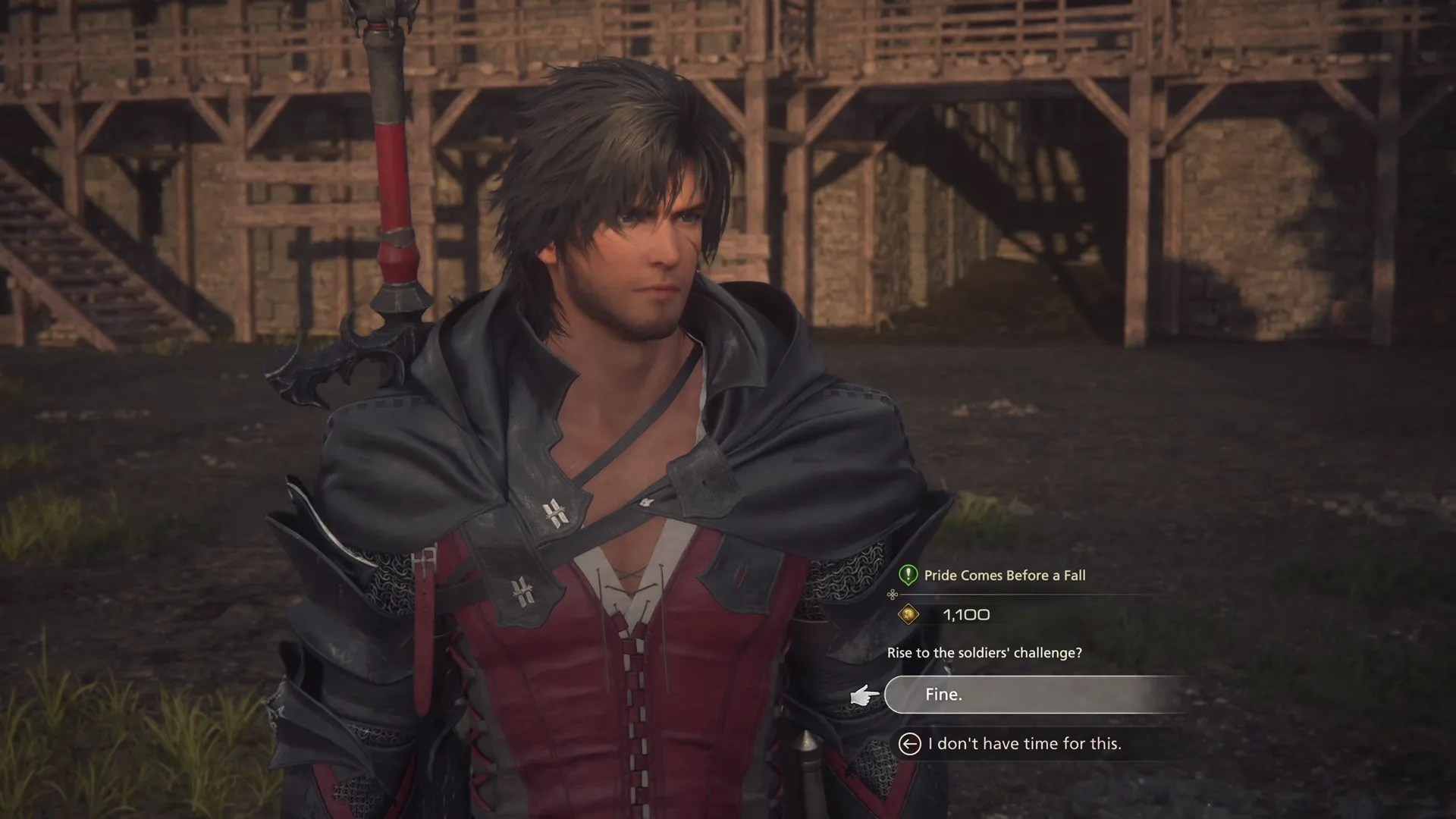
Task: Click the return arrow beside the decline option
Action: click(909, 743)
